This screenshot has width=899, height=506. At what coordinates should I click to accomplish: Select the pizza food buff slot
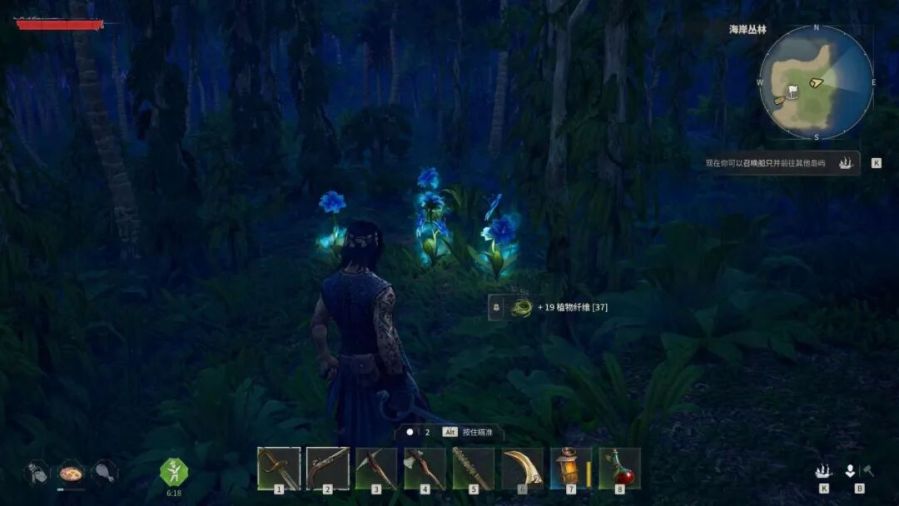(70, 471)
